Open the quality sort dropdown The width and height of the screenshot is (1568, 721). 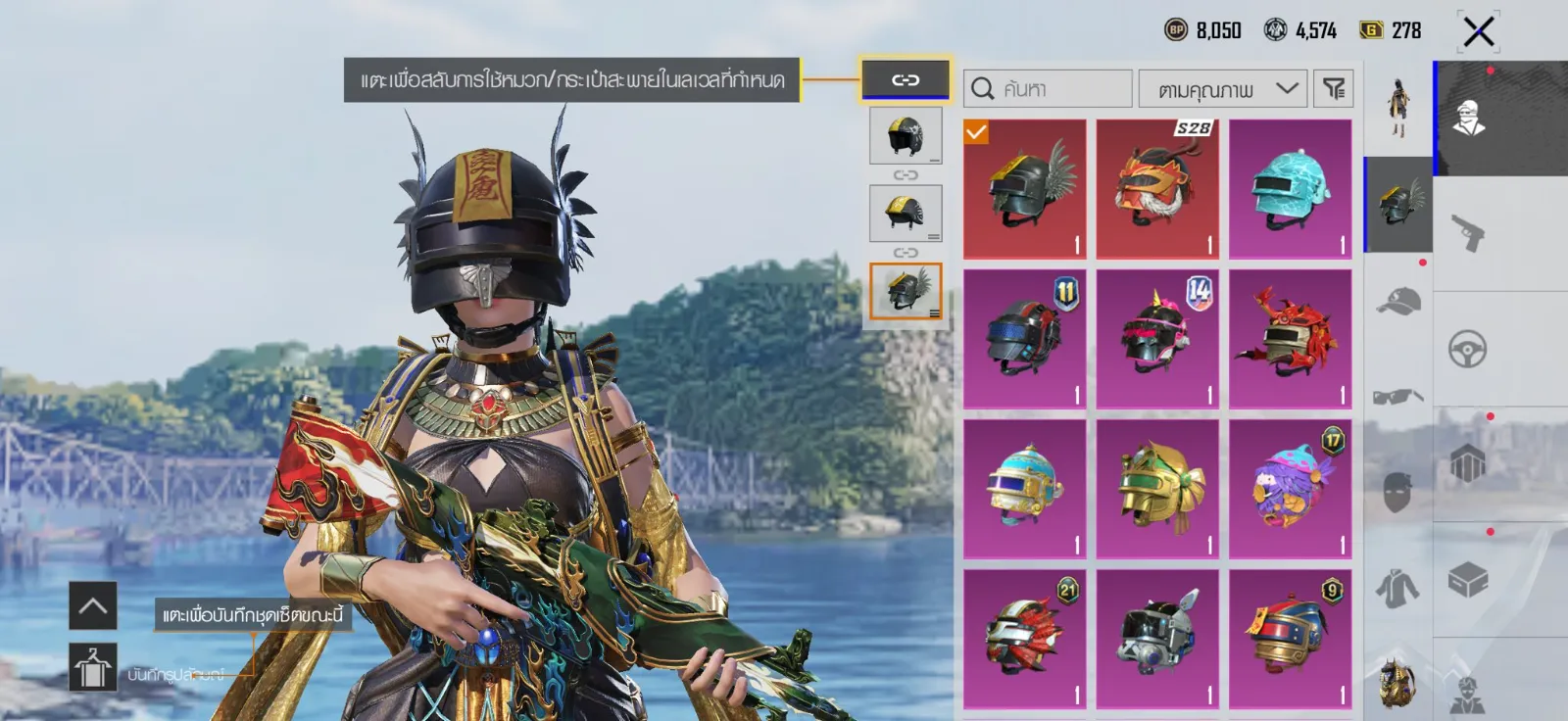coord(1222,89)
